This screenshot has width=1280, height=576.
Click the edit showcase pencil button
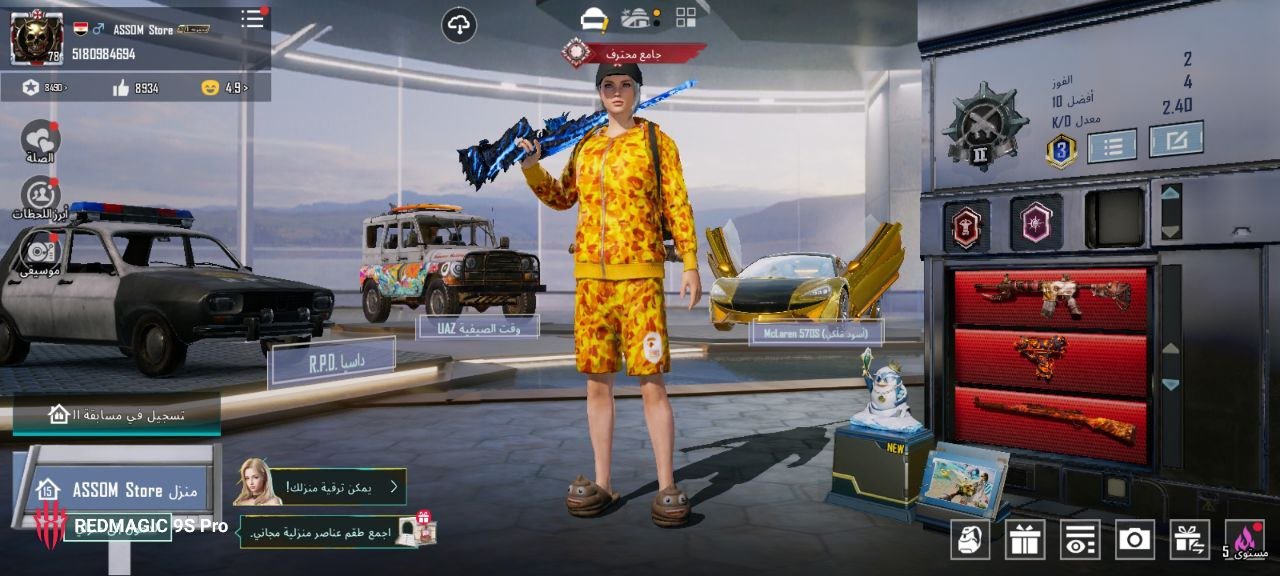[1175, 140]
